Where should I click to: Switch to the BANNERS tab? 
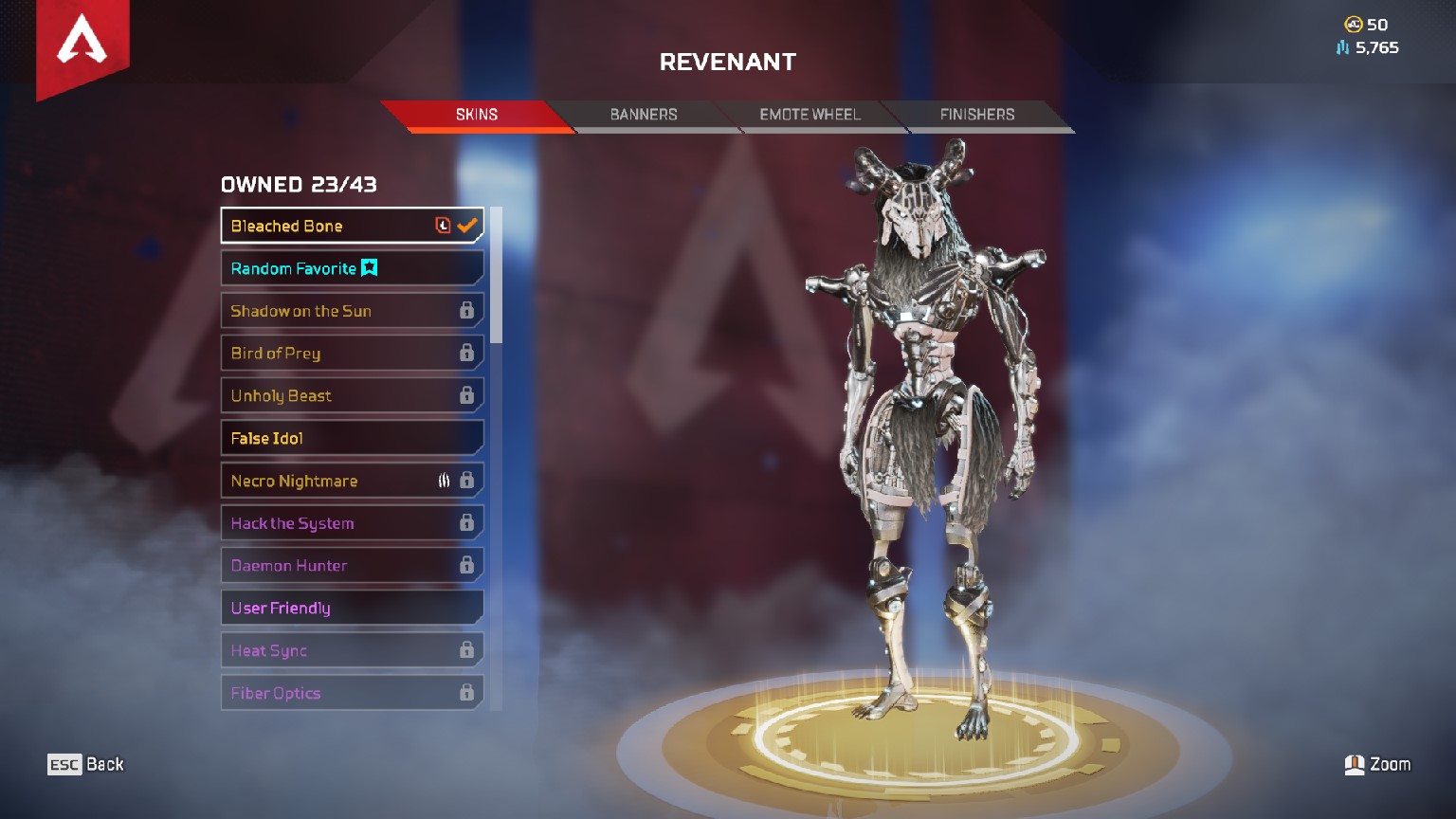click(x=644, y=115)
